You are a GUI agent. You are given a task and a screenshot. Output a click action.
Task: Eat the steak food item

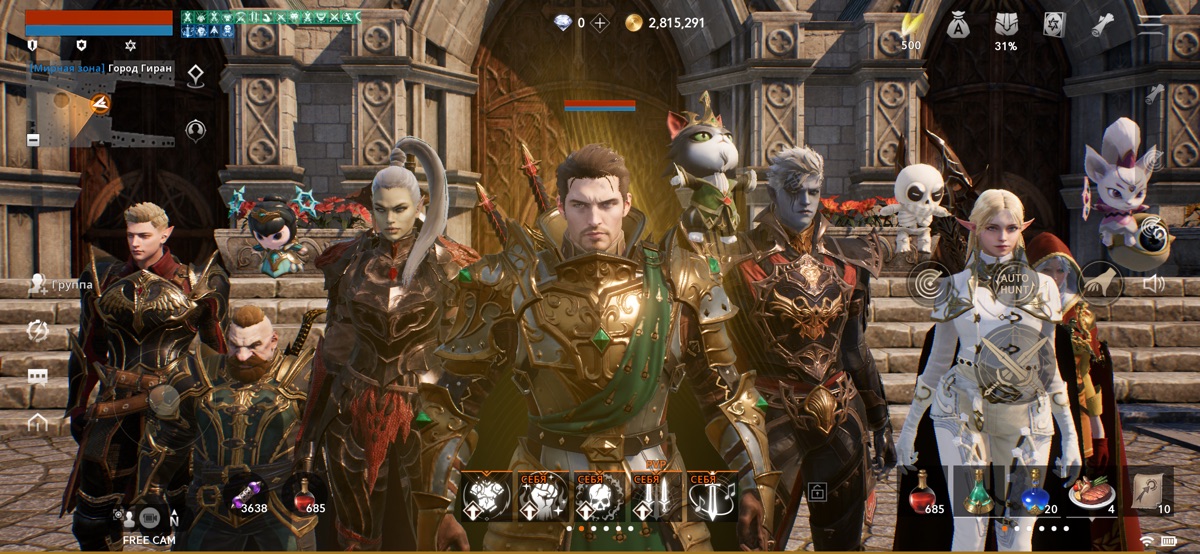[x=1089, y=493]
